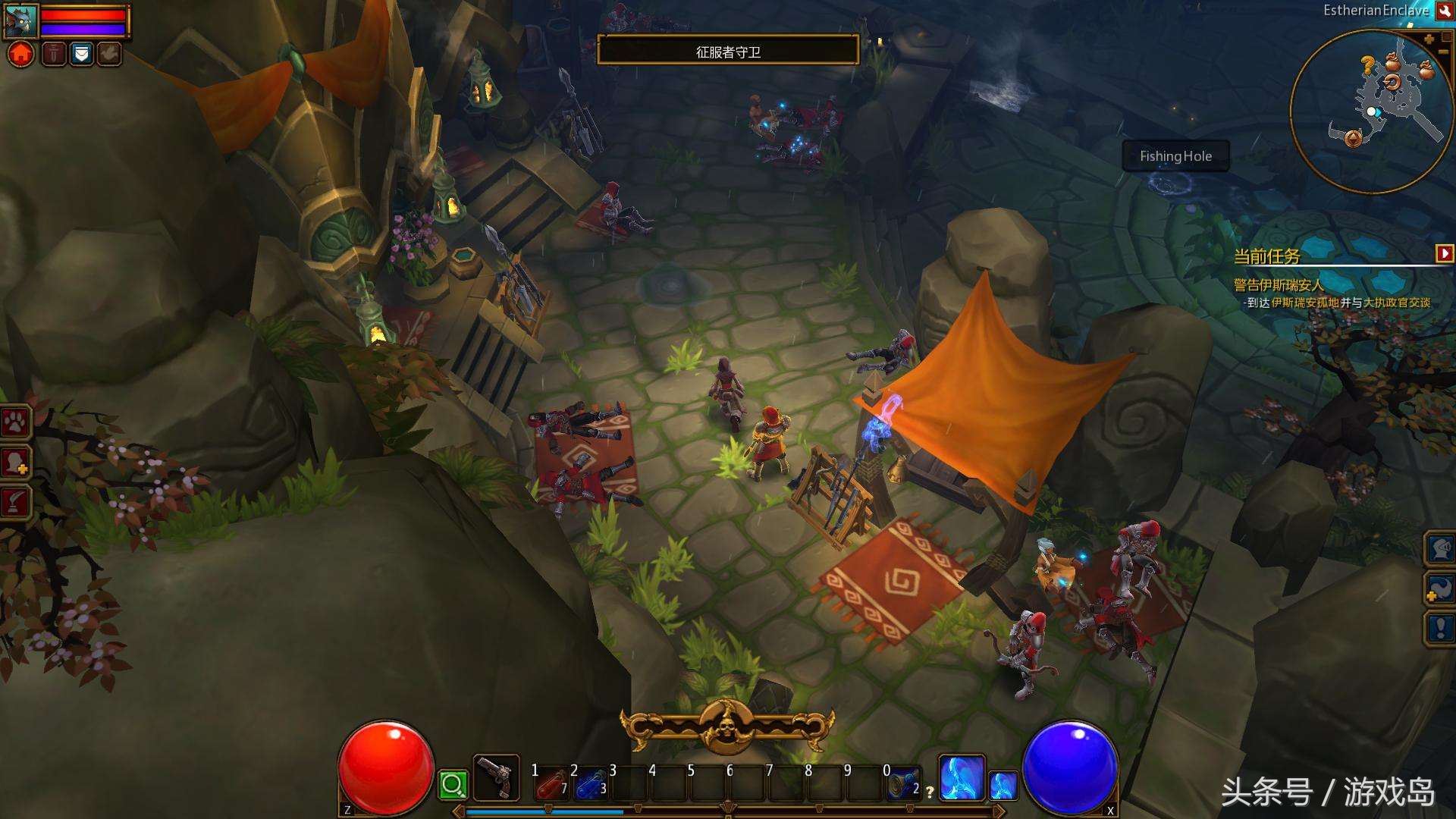Zoom in the minimap with the plus button
The width and height of the screenshot is (1456, 819).
[x=1429, y=39]
